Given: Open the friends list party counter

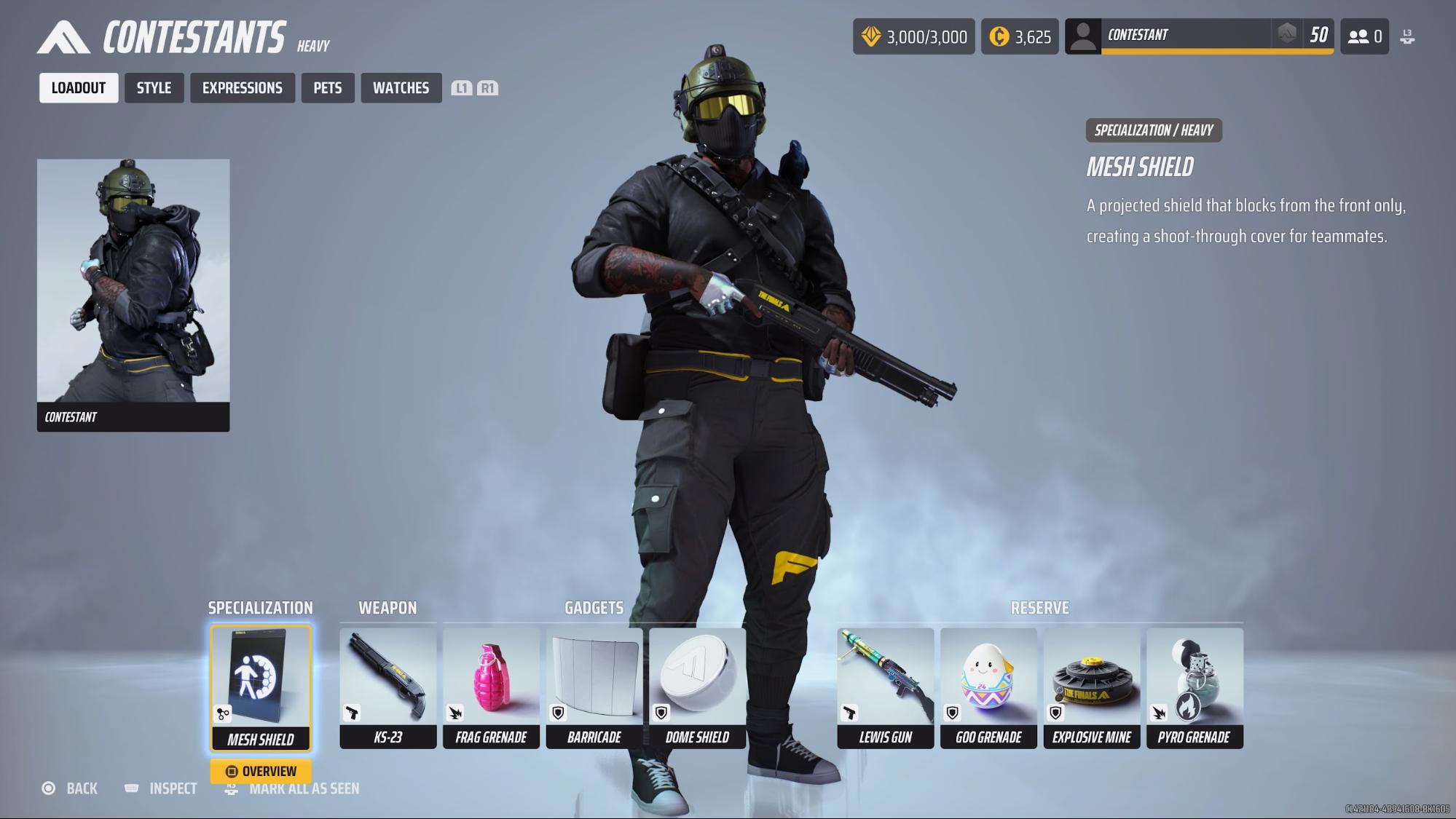Looking at the screenshot, I should (x=1364, y=36).
